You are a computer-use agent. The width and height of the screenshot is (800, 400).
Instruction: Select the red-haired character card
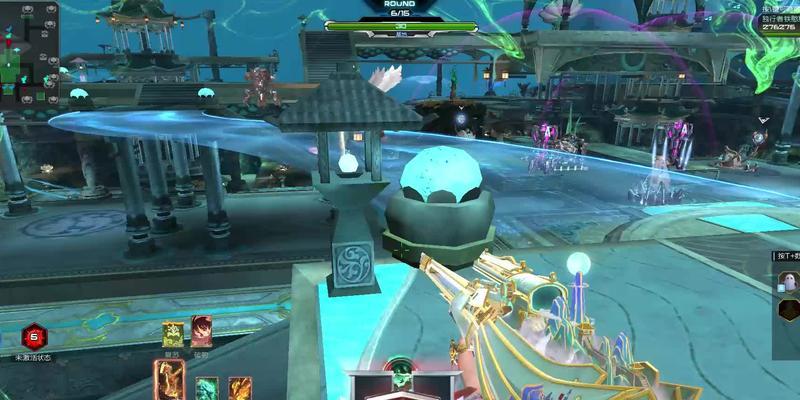[x=201, y=332]
